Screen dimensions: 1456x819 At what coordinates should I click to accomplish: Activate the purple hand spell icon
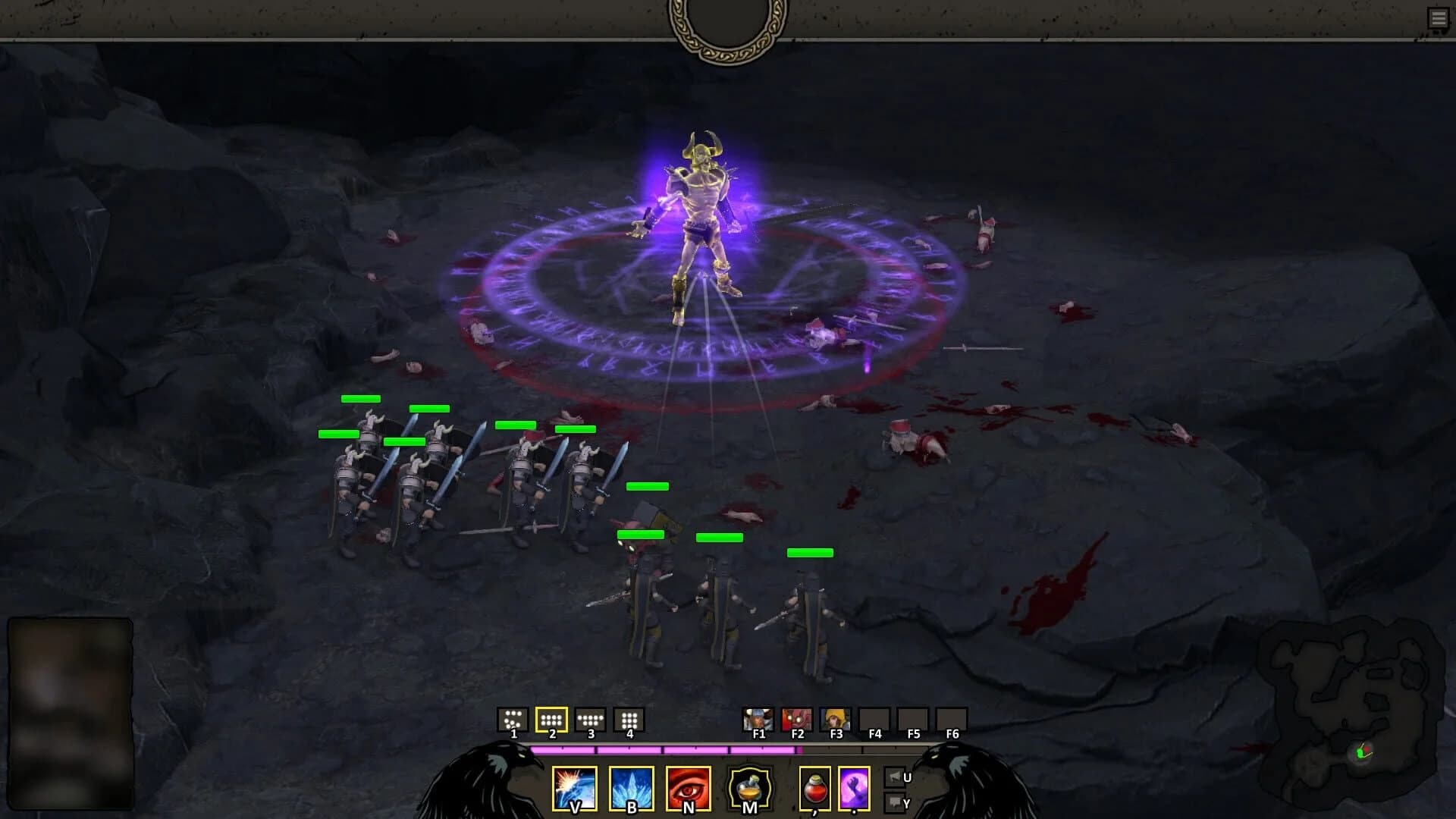[854, 789]
